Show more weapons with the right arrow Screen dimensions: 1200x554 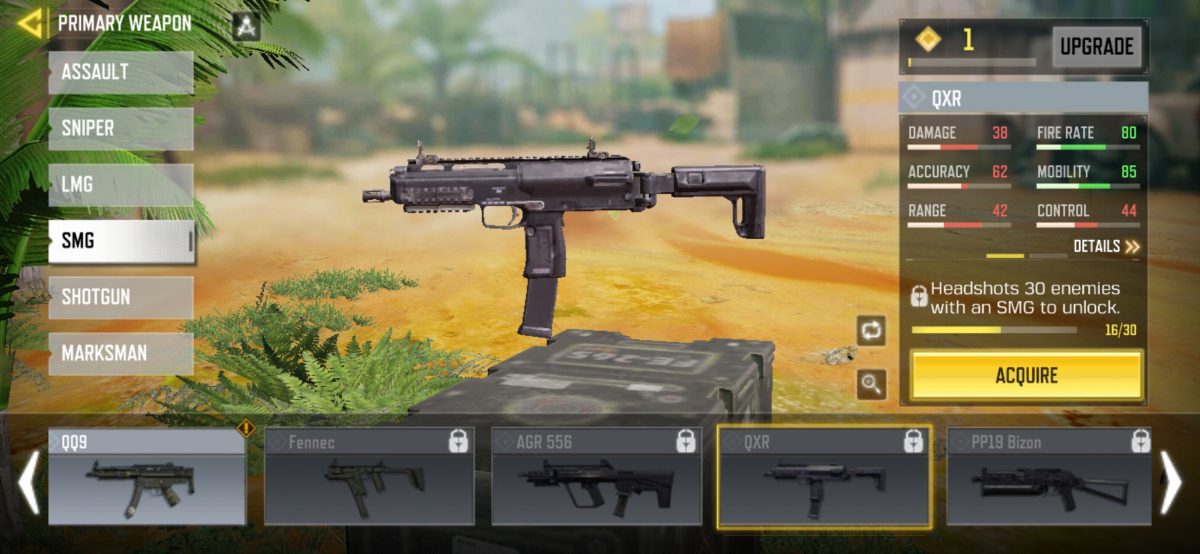pyautogui.click(x=1170, y=482)
